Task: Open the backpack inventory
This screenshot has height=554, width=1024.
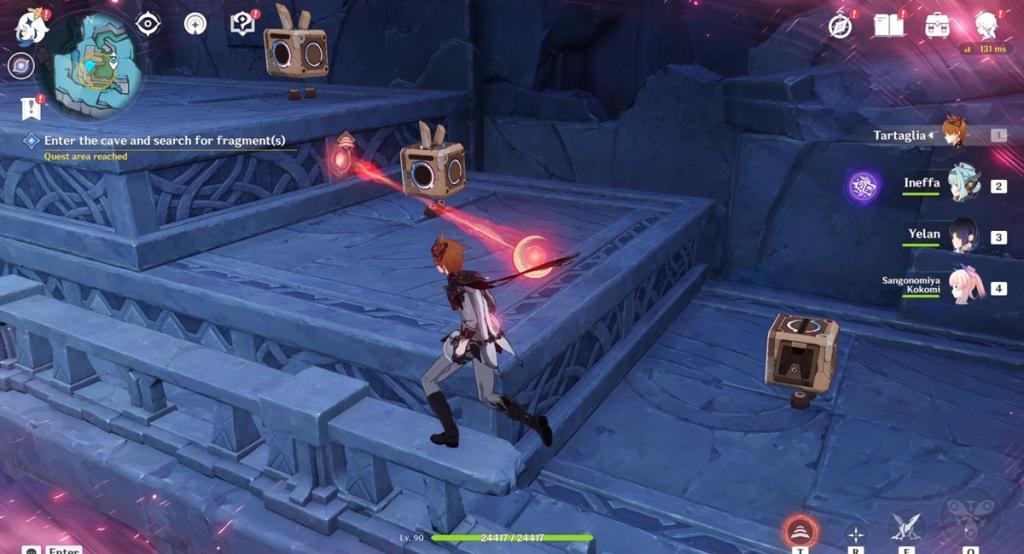Action: (938, 25)
